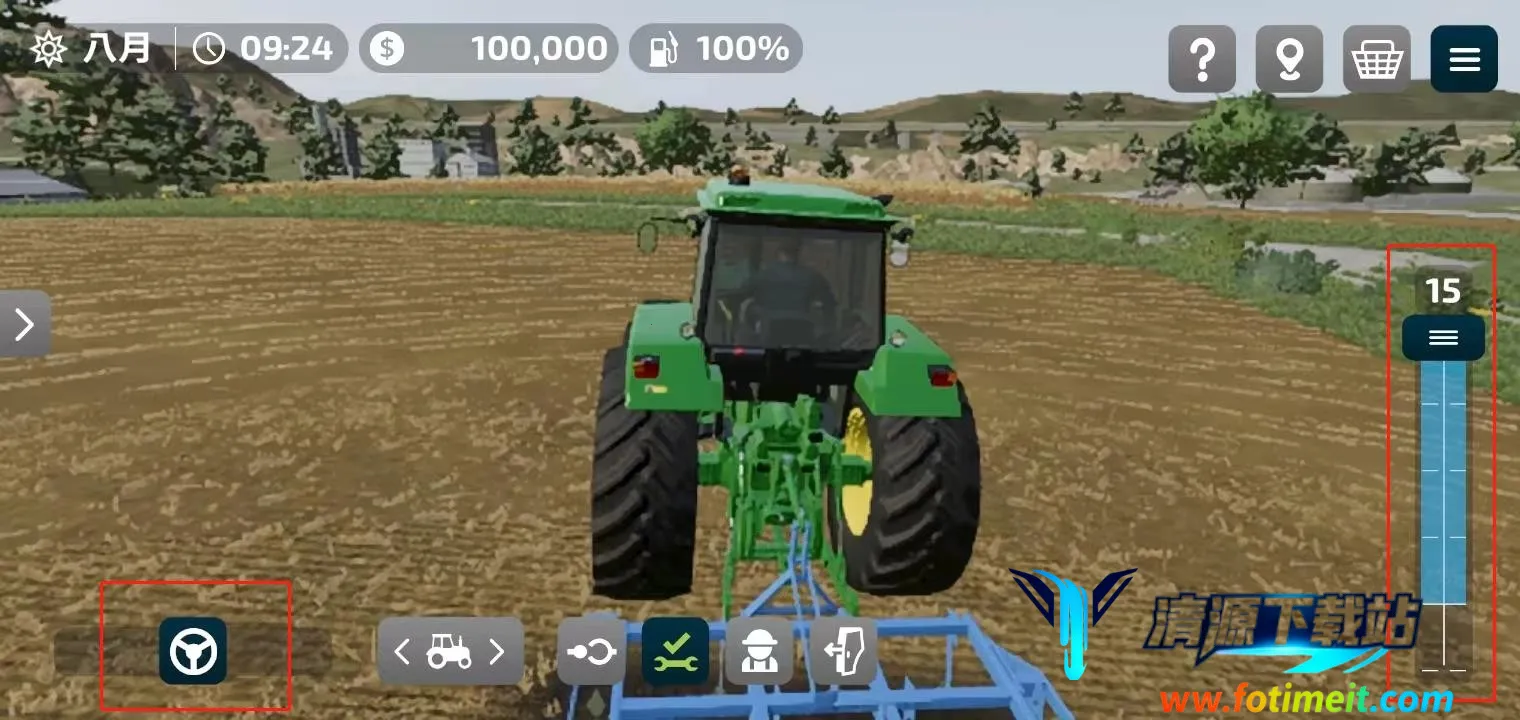Hire the AI worker helper

pos(759,652)
